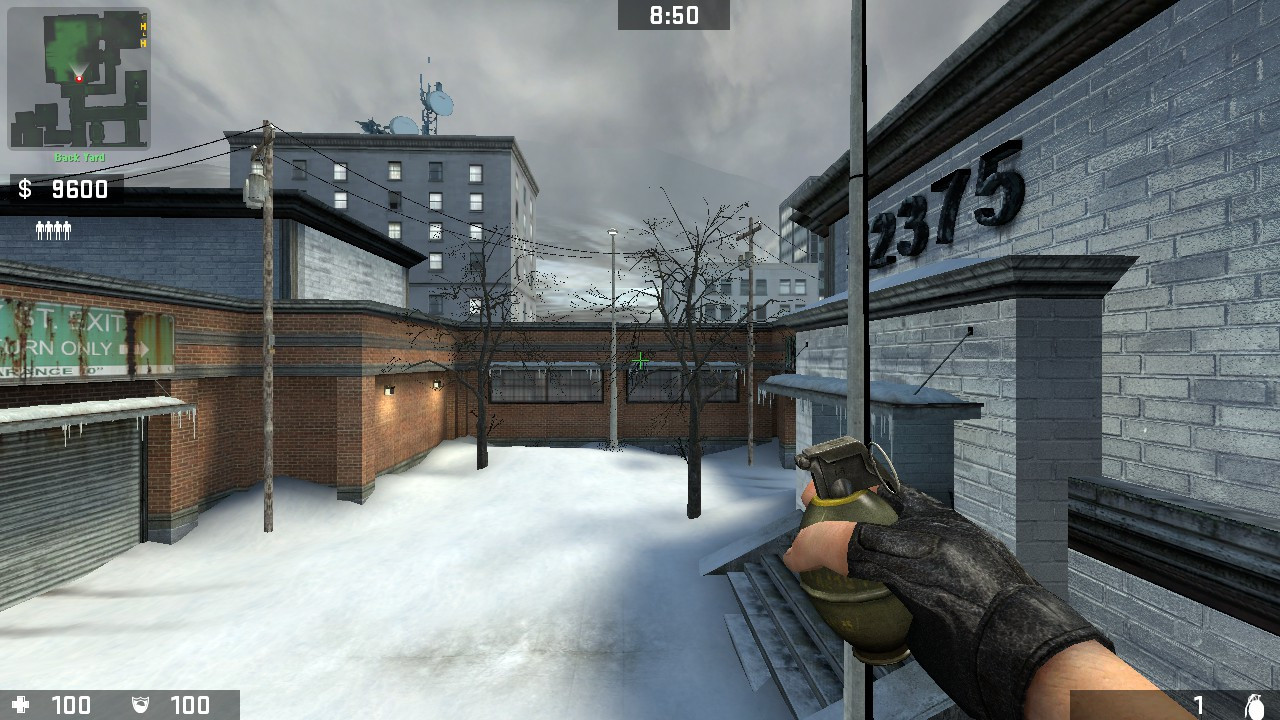Click the dollar sign money icon
1280x720 pixels.
23,189
